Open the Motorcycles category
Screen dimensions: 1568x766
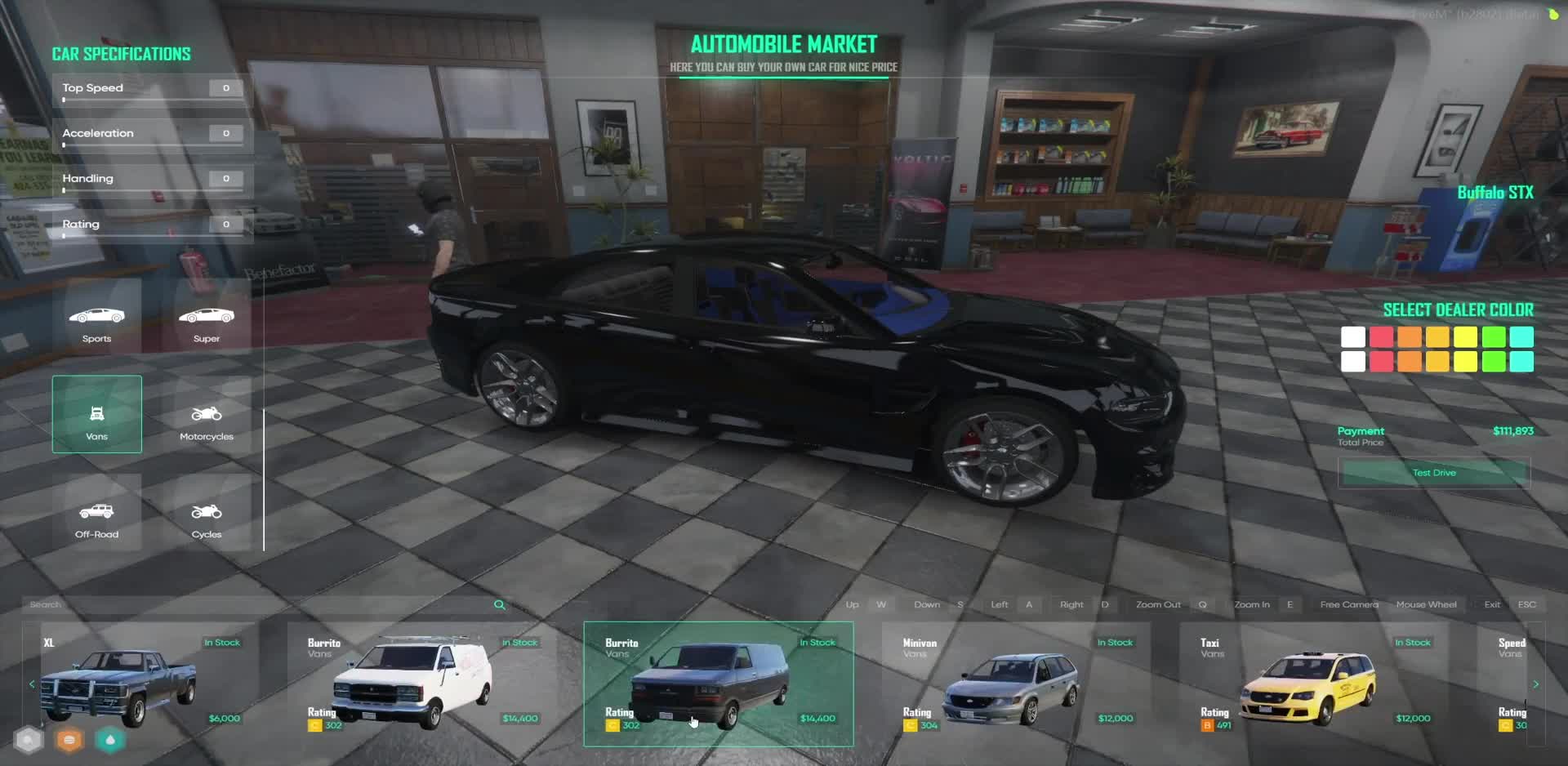coord(207,416)
